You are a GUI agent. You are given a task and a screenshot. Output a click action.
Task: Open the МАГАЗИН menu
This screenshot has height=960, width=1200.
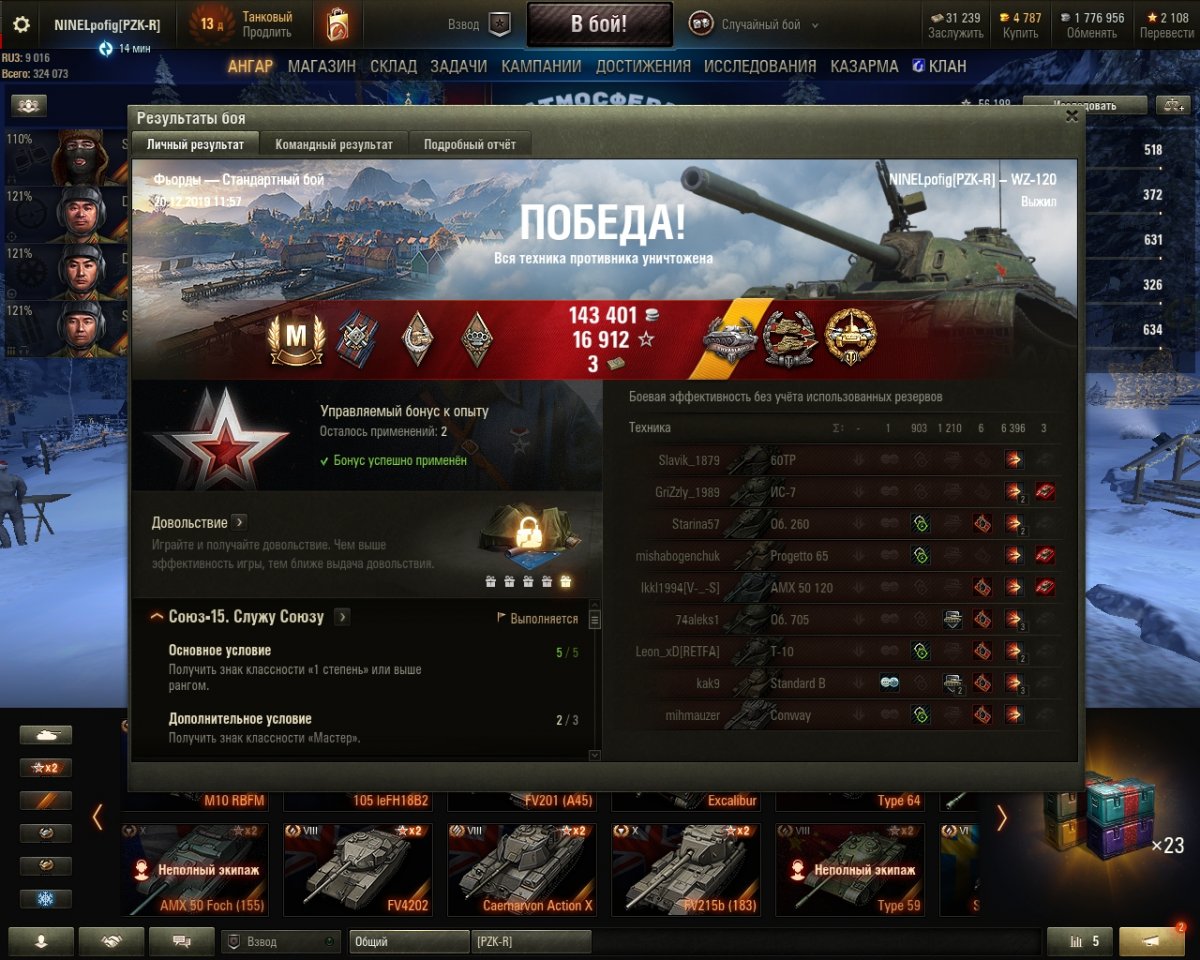(x=322, y=66)
